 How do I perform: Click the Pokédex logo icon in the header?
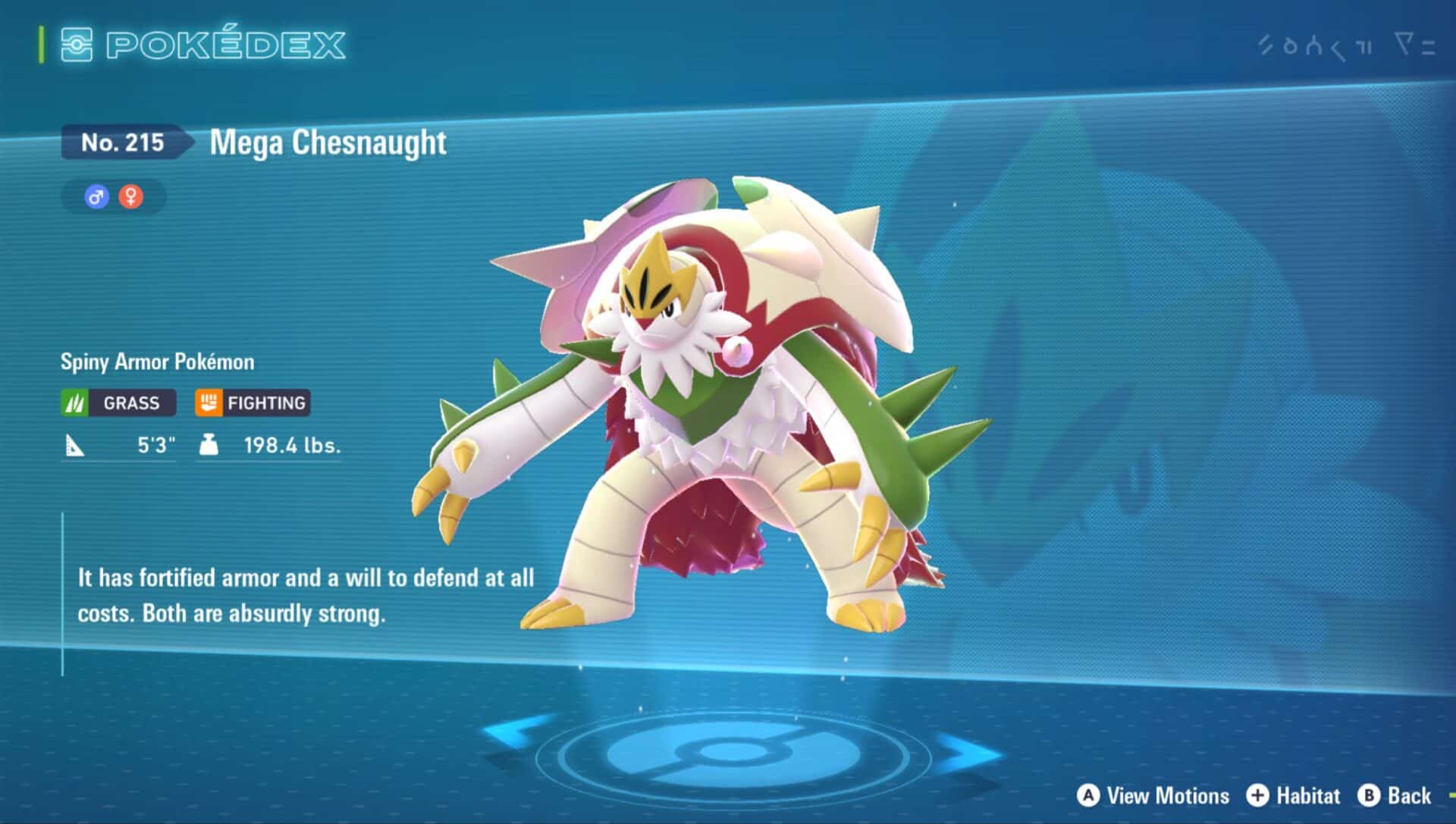[x=77, y=45]
